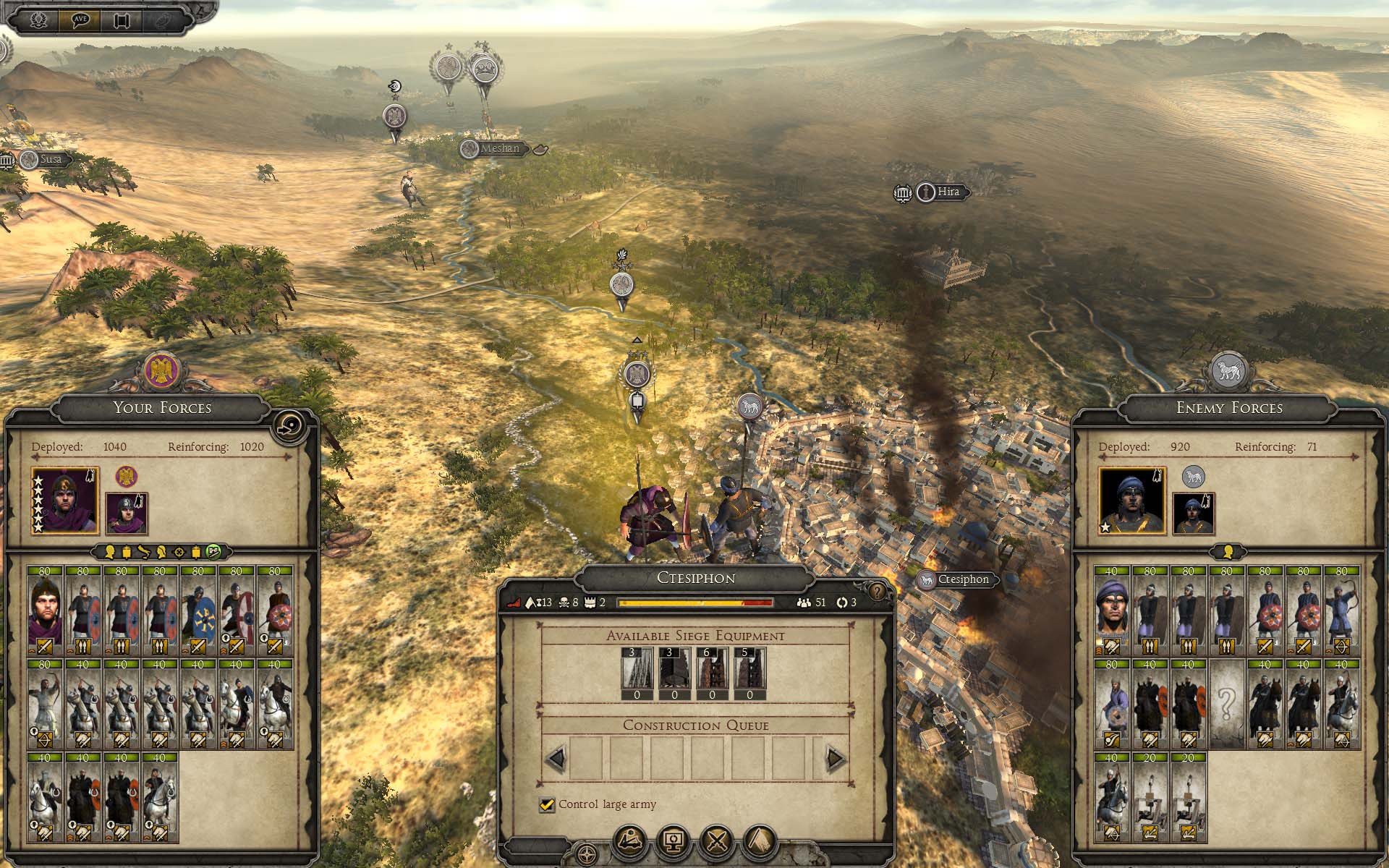The image size is (1389, 868).
Task: Open the question mark help button
Action: (877, 592)
